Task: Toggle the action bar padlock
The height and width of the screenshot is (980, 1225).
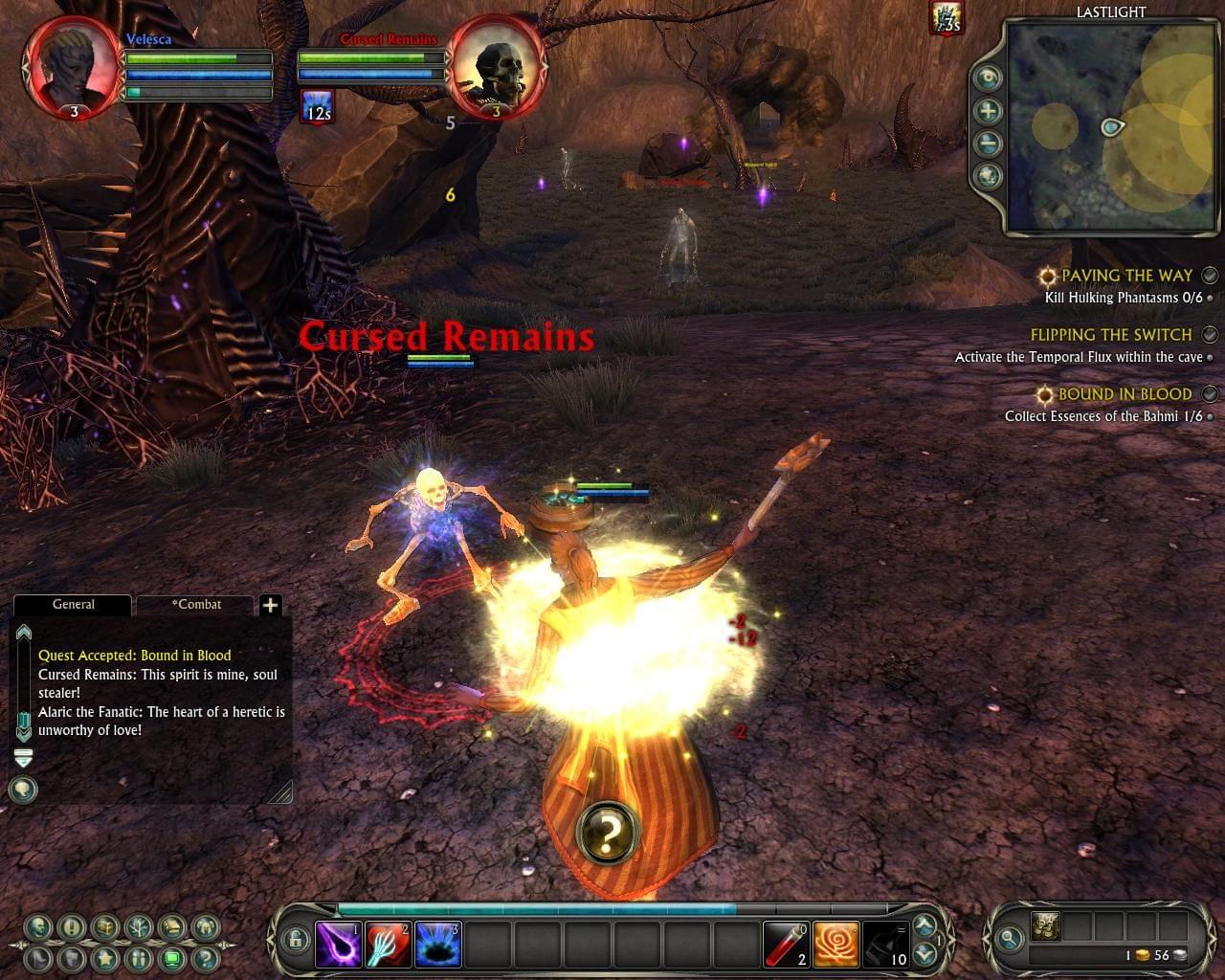Action: (x=296, y=939)
